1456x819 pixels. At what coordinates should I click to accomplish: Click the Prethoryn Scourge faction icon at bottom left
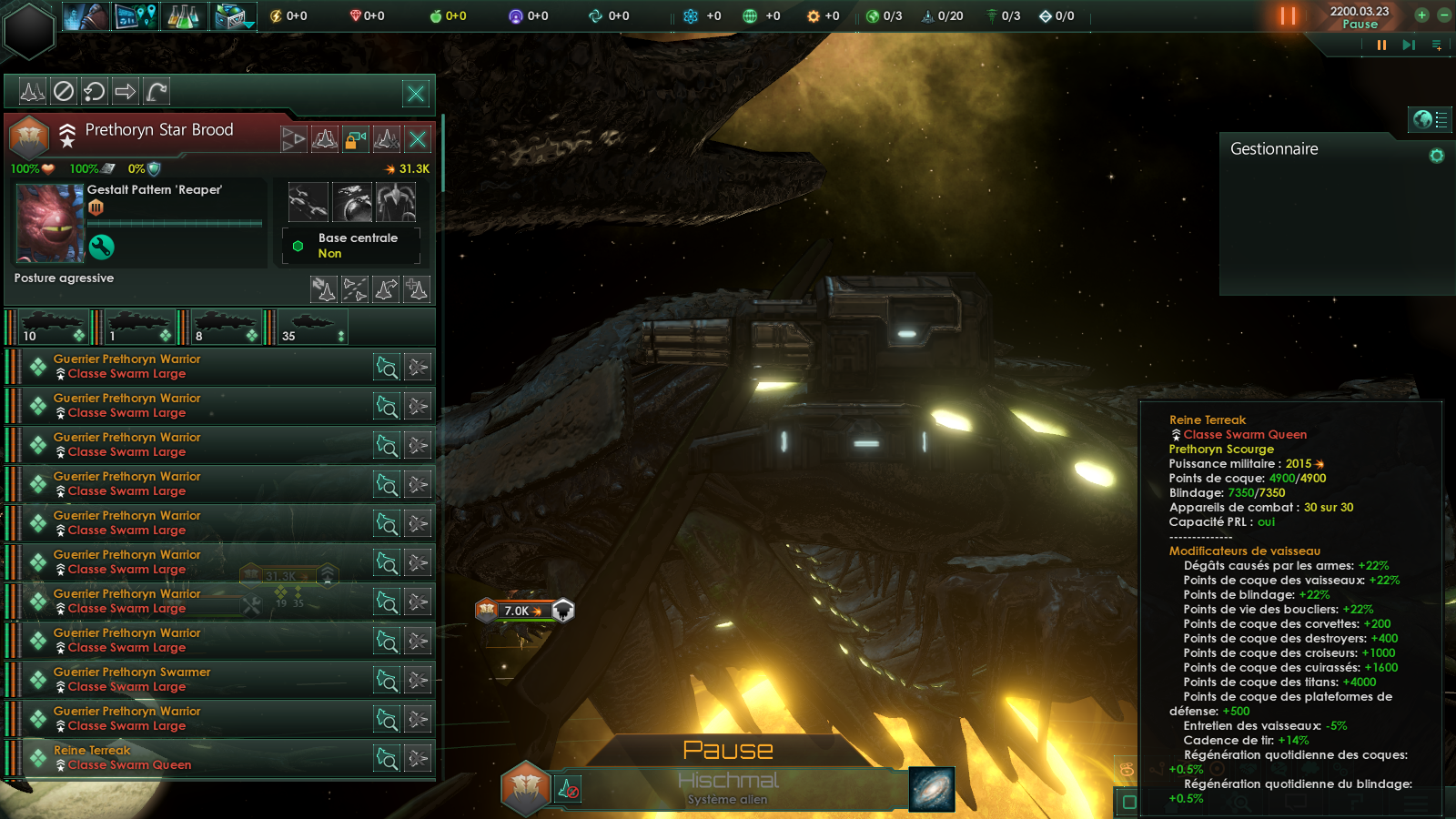525,790
